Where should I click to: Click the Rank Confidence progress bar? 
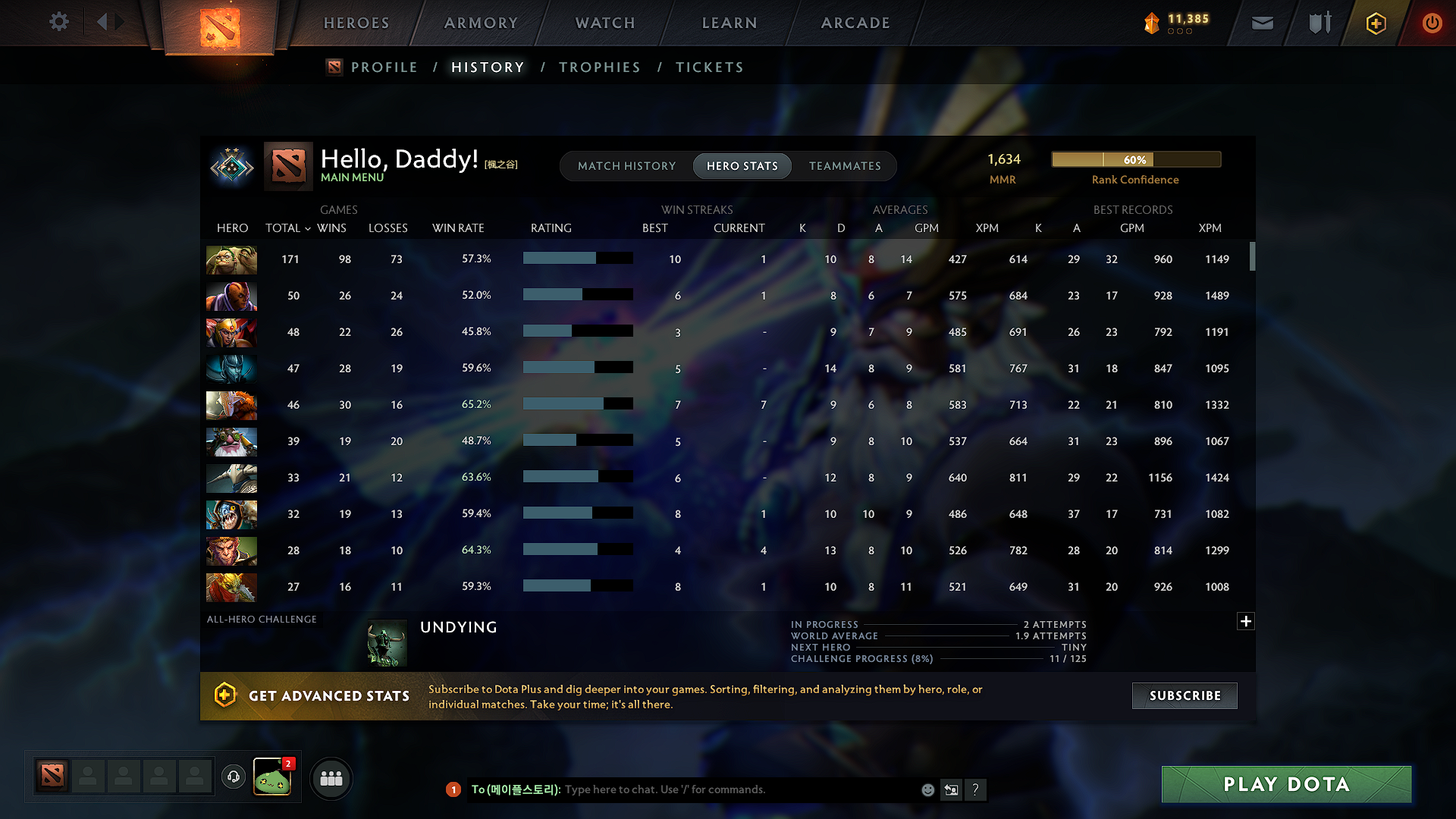tap(1135, 159)
